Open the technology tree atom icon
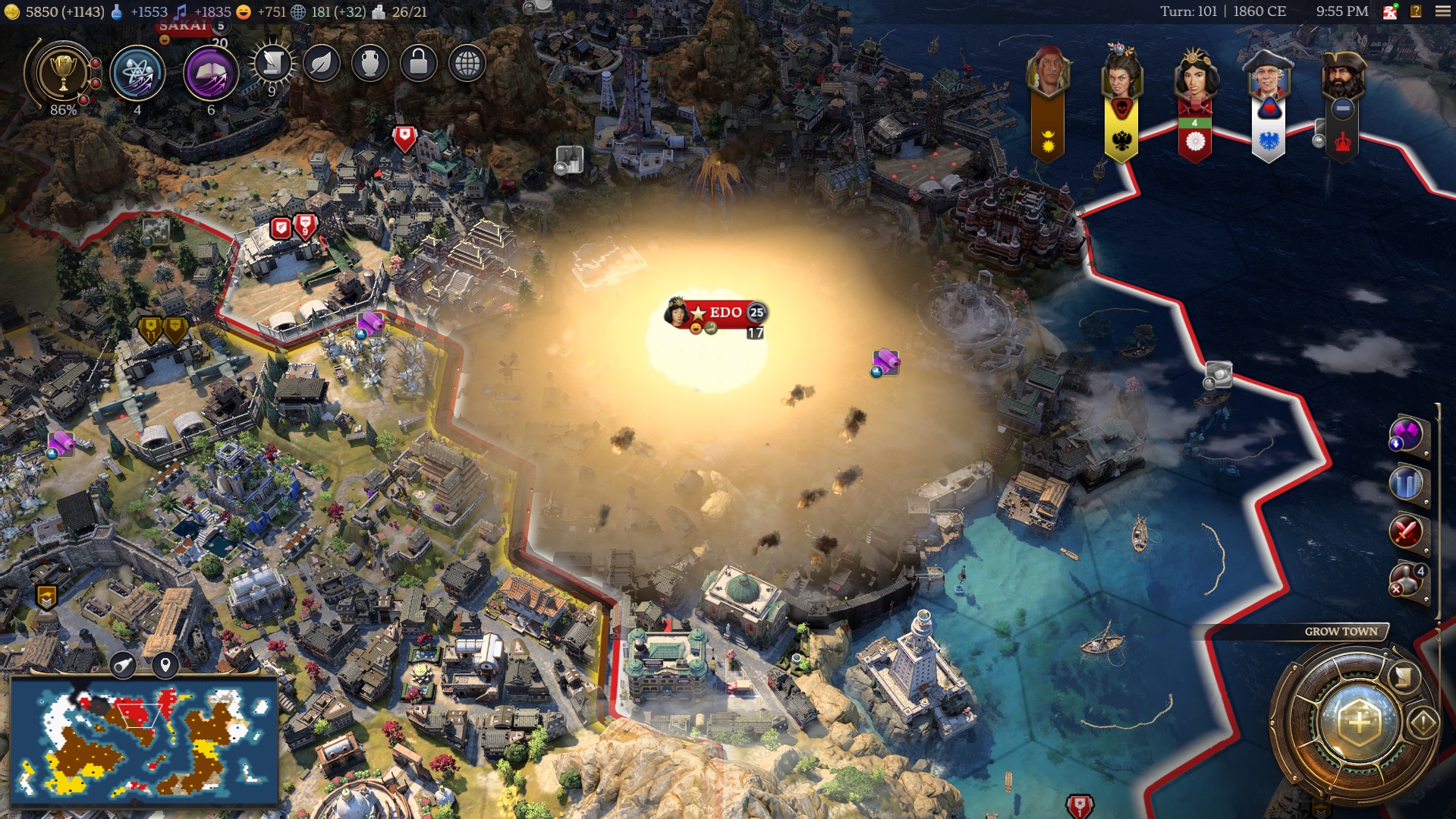Viewport: 1456px width, 819px height. [x=137, y=74]
